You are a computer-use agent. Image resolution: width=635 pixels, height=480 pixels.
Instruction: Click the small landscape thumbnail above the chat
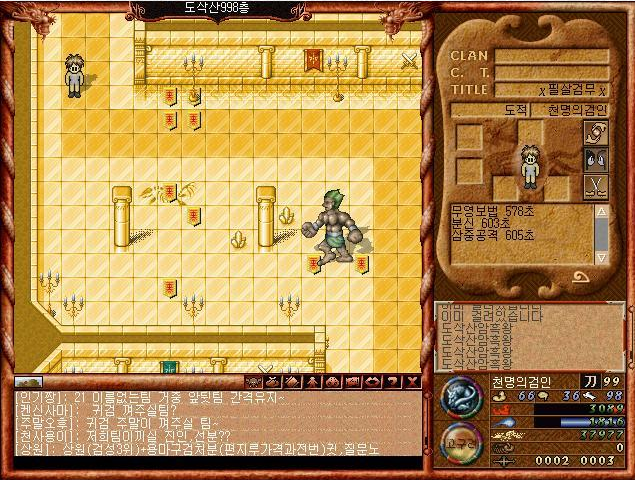pyautogui.click(x=28, y=381)
